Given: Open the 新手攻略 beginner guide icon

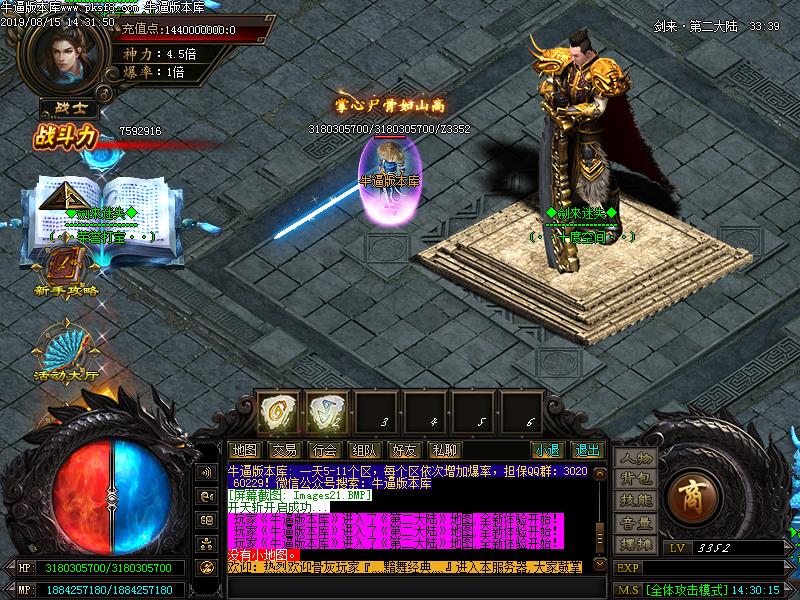Looking at the screenshot, I should [65, 268].
